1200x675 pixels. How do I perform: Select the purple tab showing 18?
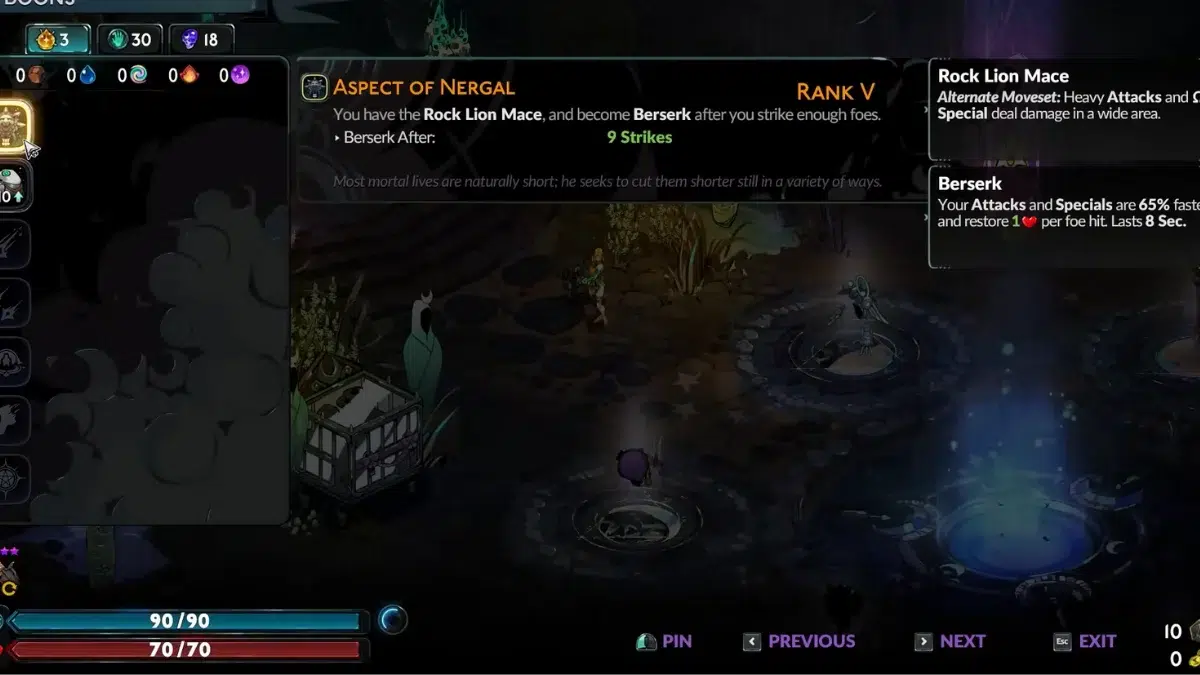[x=201, y=40]
